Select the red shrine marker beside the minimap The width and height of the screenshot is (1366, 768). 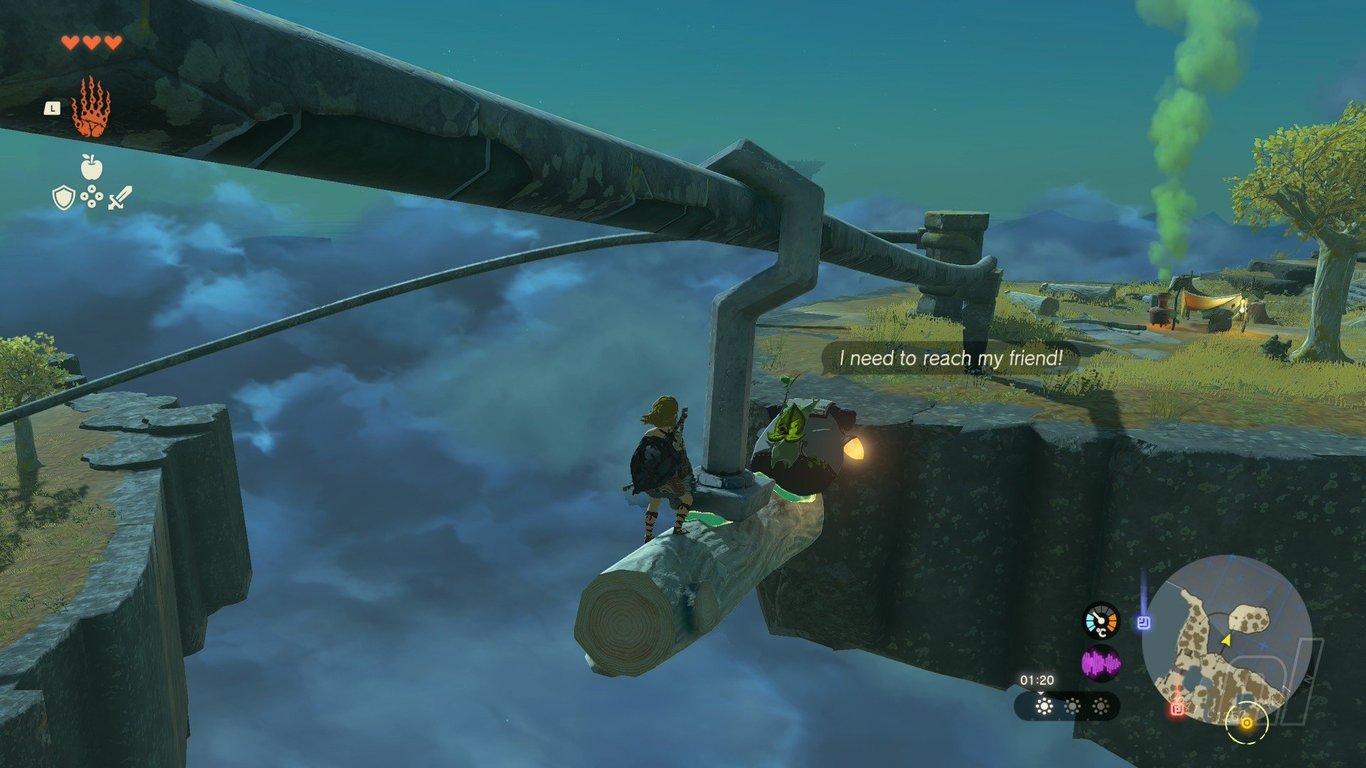1177,709
